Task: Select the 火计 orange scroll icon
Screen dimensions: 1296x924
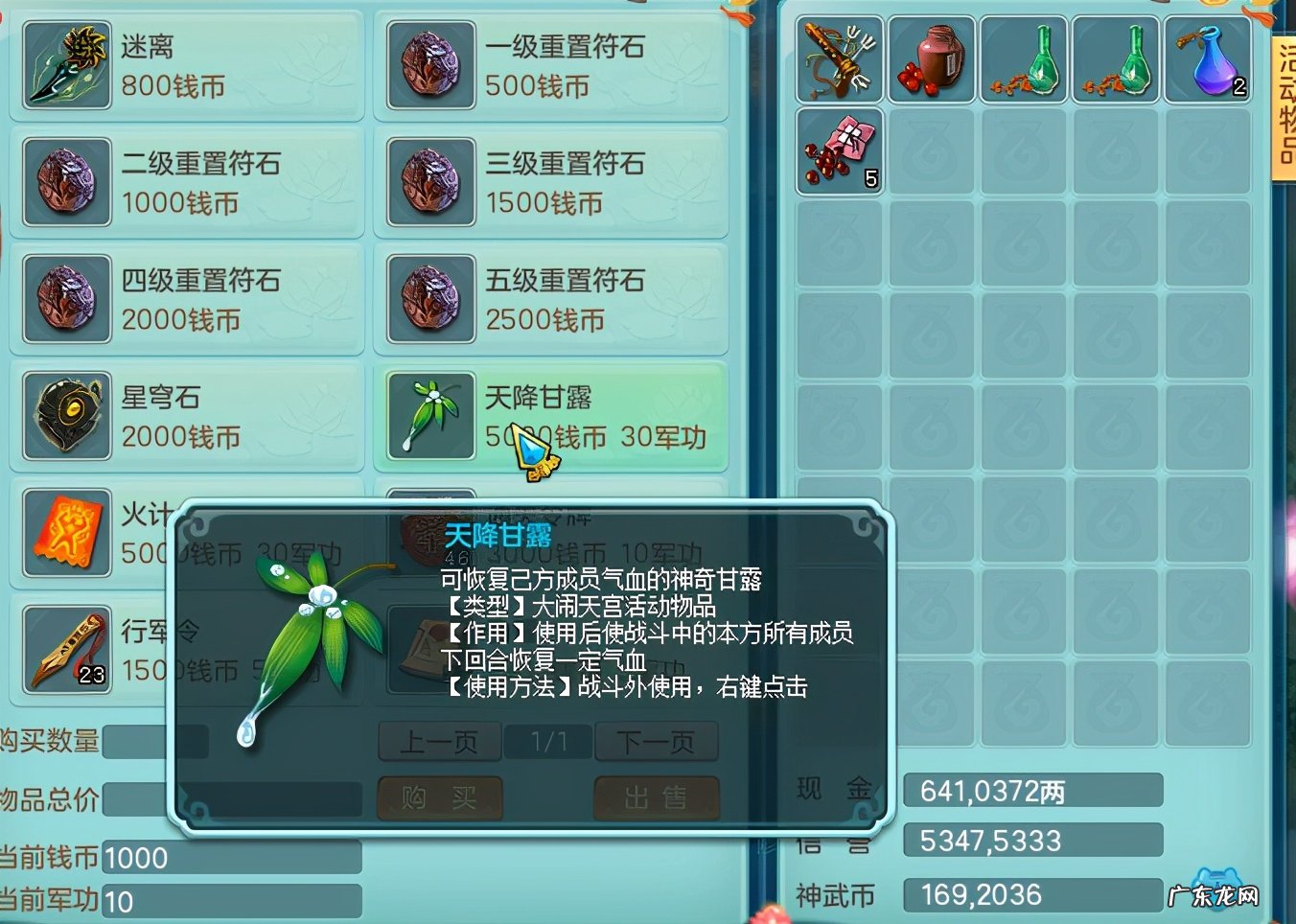Action: [65, 534]
